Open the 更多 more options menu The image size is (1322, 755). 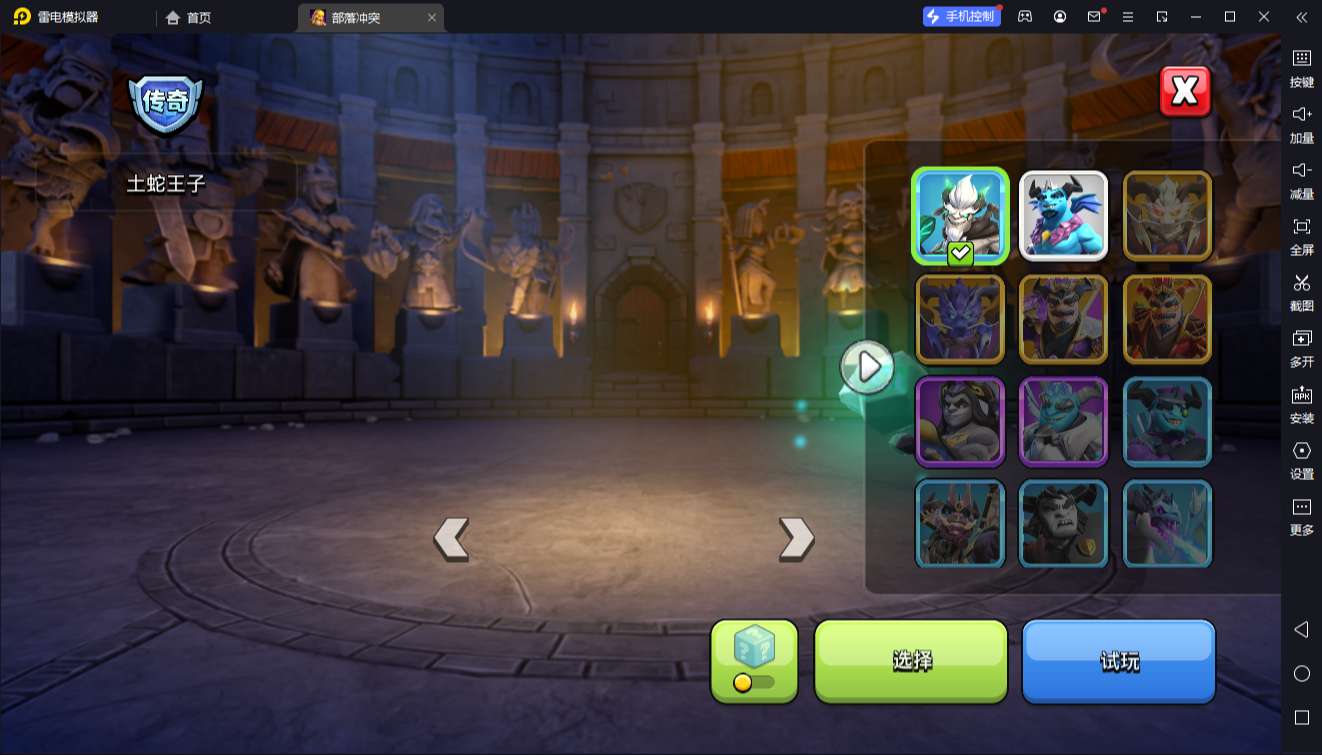(x=1301, y=515)
